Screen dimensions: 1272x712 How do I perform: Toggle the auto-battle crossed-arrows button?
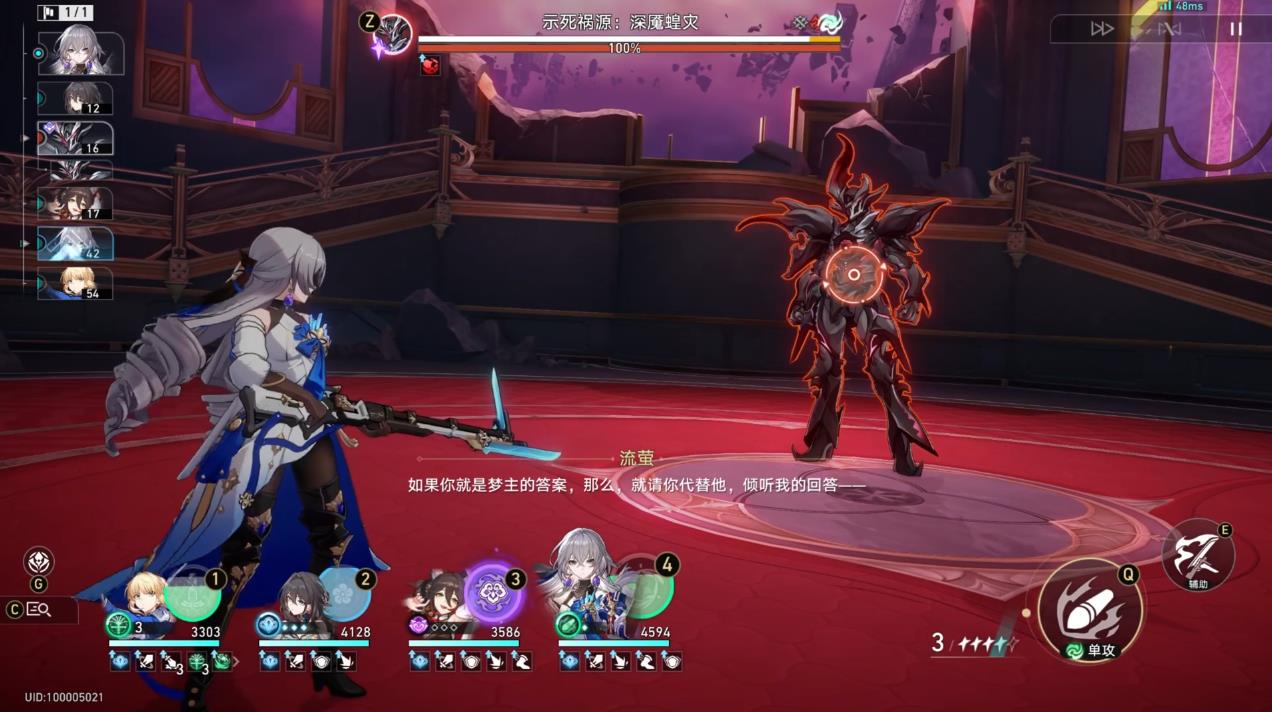[x=1168, y=29]
